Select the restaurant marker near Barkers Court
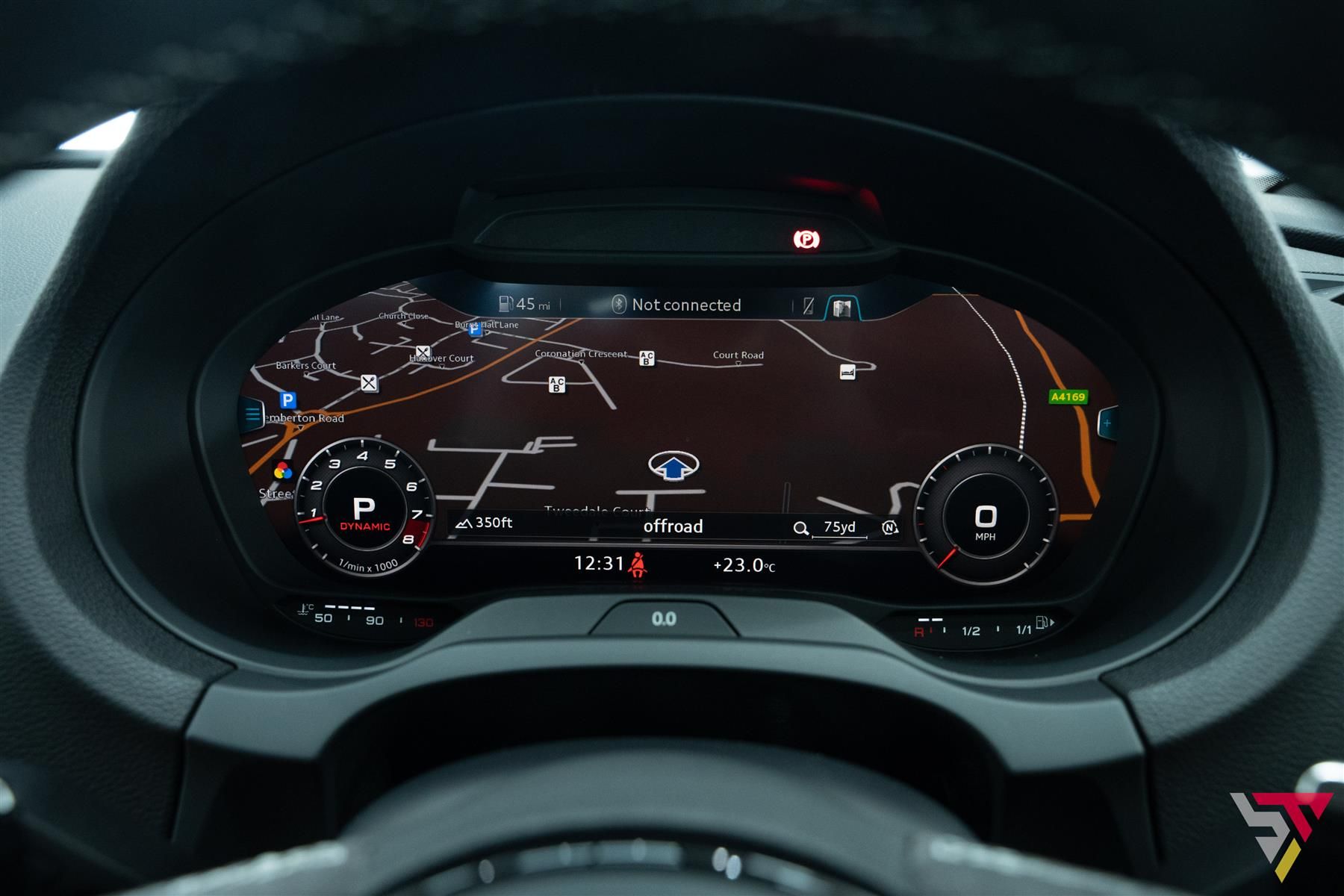Image resolution: width=1344 pixels, height=896 pixels. tap(369, 383)
